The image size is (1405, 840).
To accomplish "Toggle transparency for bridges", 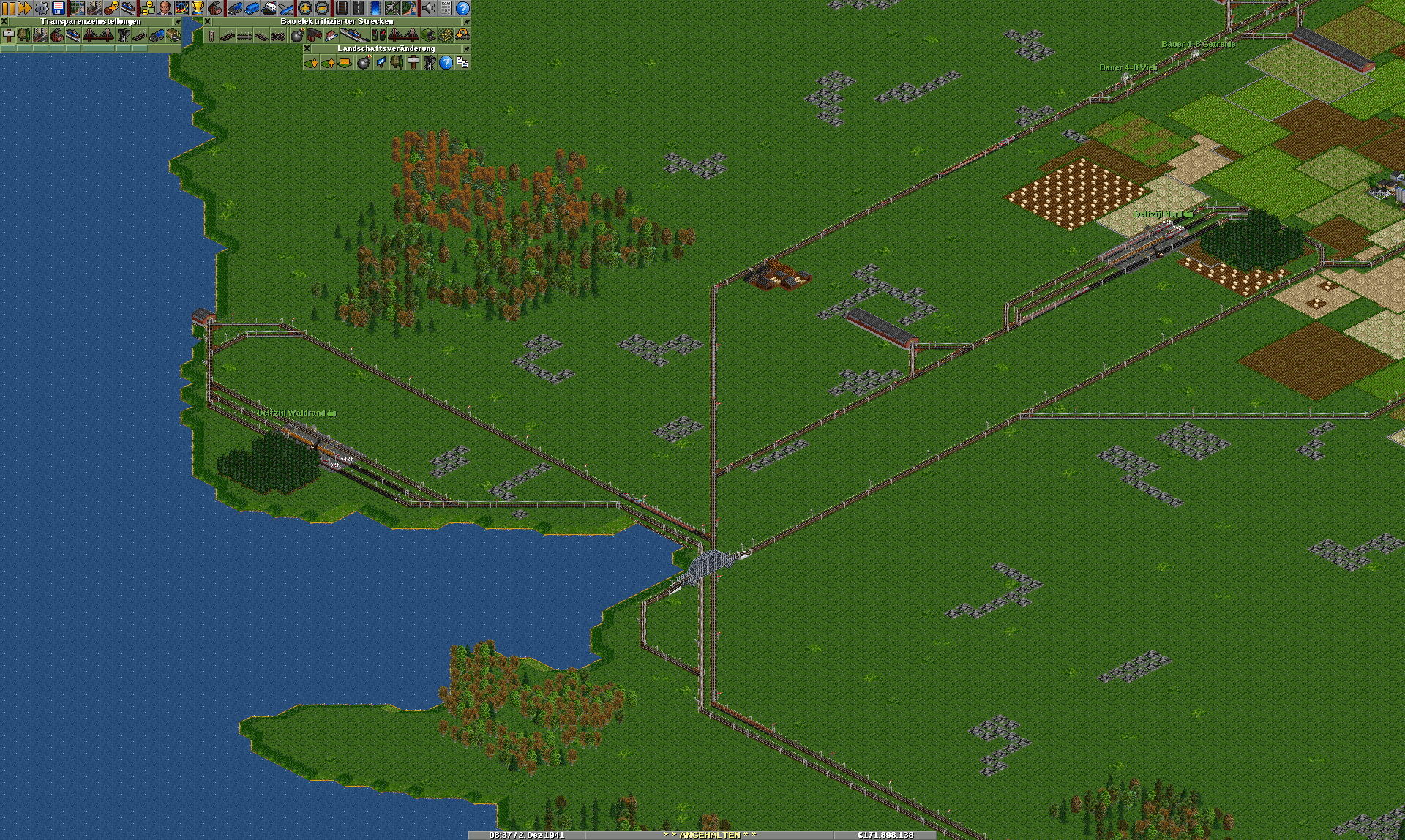I will pyautogui.click(x=99, y=35).
